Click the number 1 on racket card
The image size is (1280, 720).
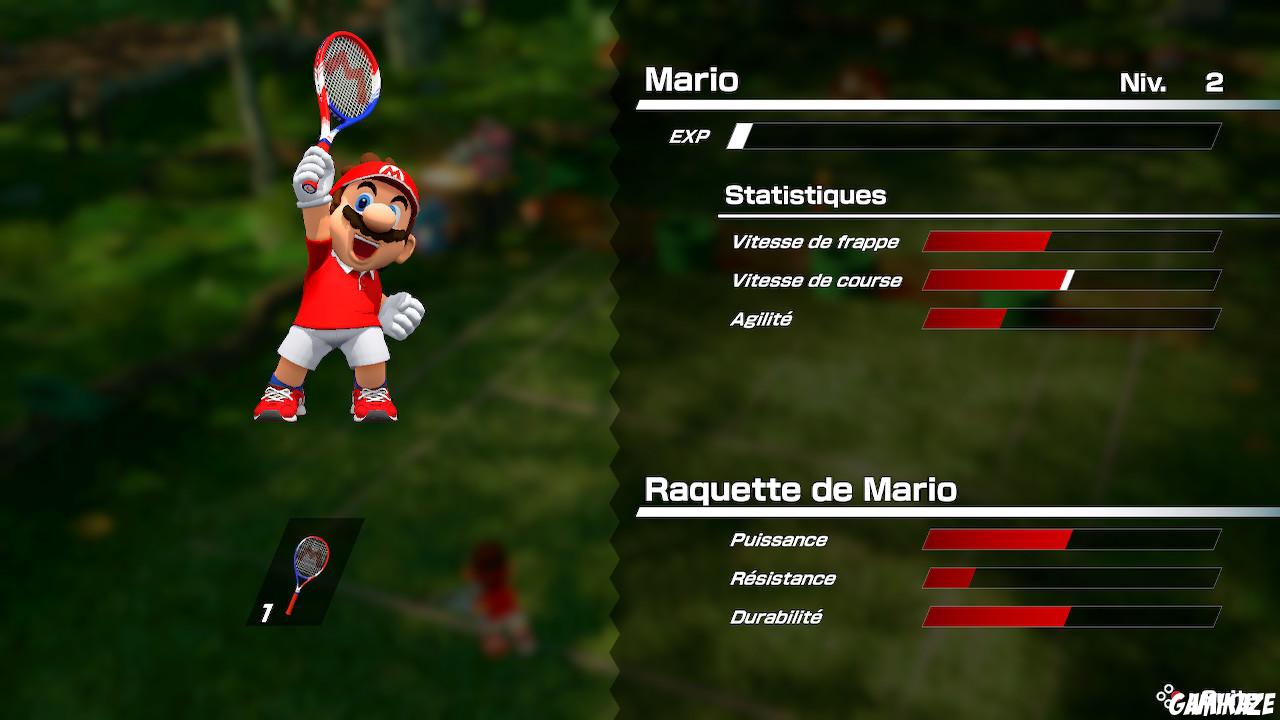pyautogui.click(x=266, y=613)
